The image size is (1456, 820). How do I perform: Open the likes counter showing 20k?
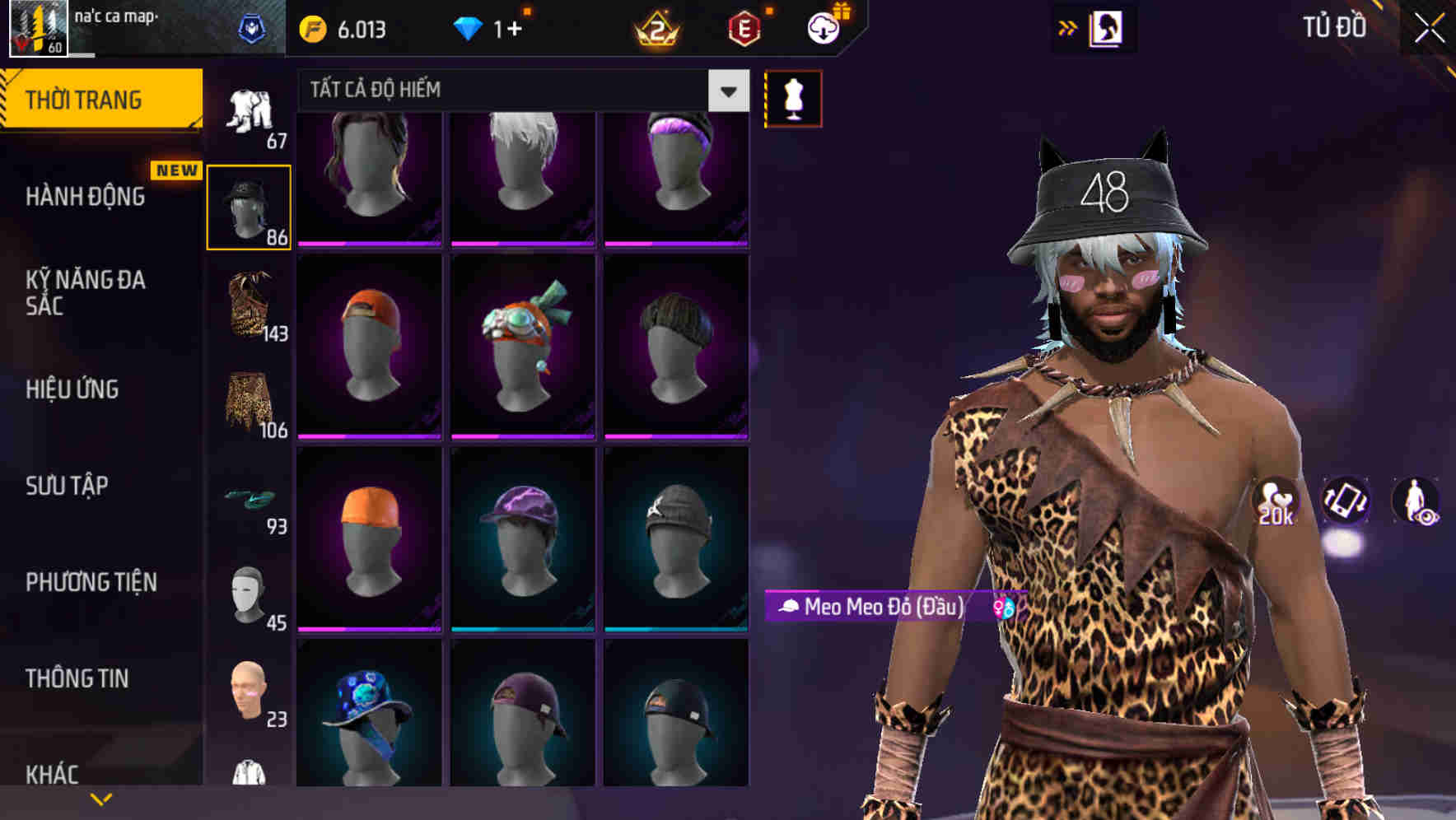tap(1275, 501)
